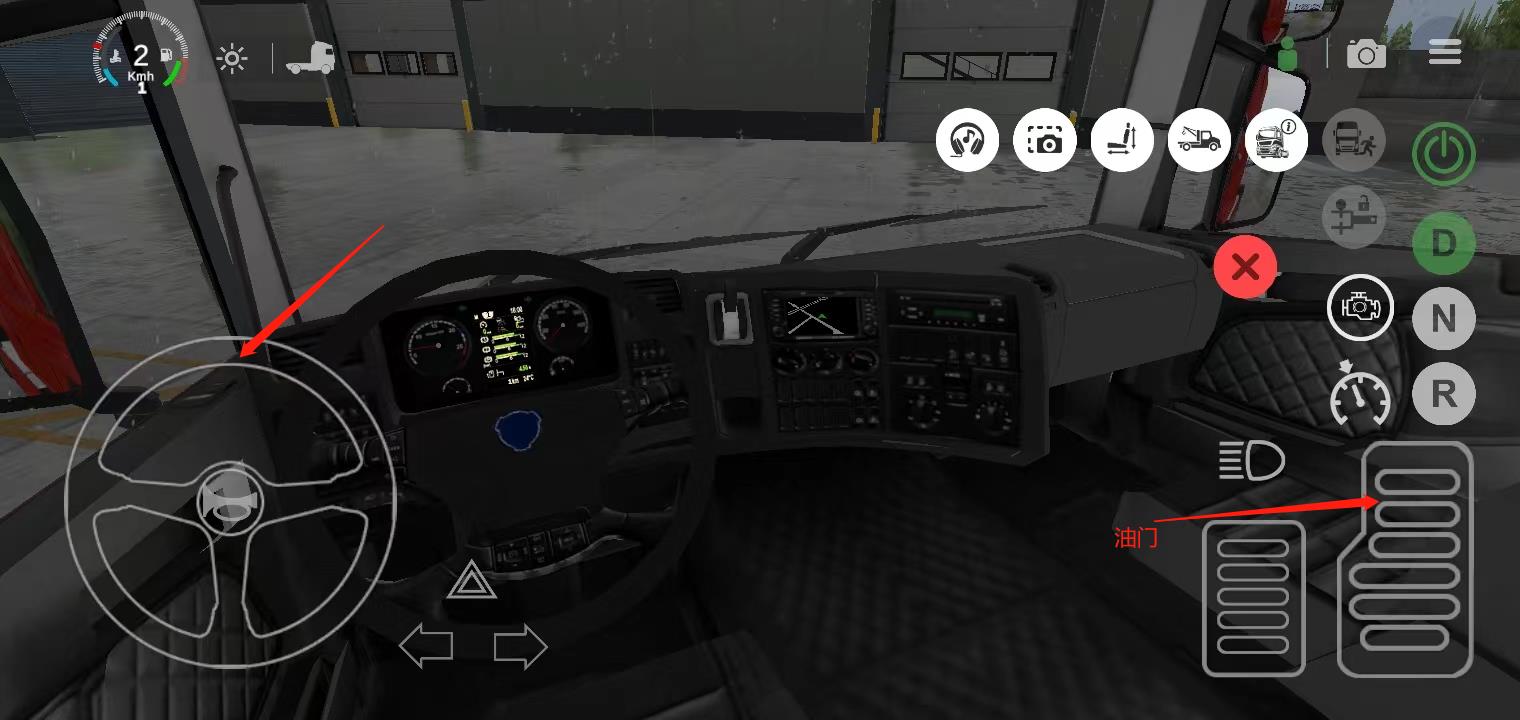The height and width of the screenshot is (720, 1520).
Task: Open driver profile with person icon
Action: click(x=1290, y=51)
